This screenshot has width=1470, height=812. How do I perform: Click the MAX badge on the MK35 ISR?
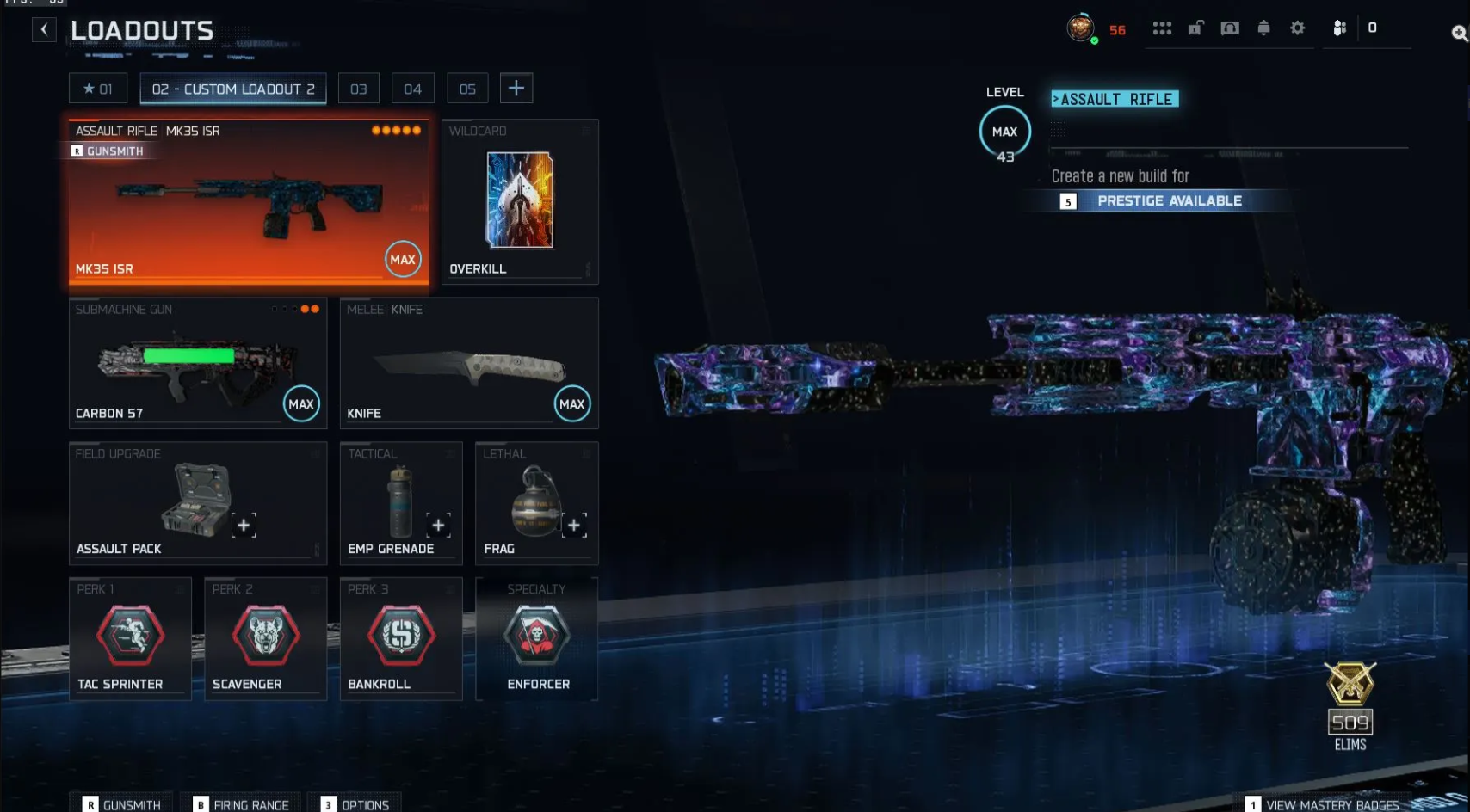click(402, 259)
